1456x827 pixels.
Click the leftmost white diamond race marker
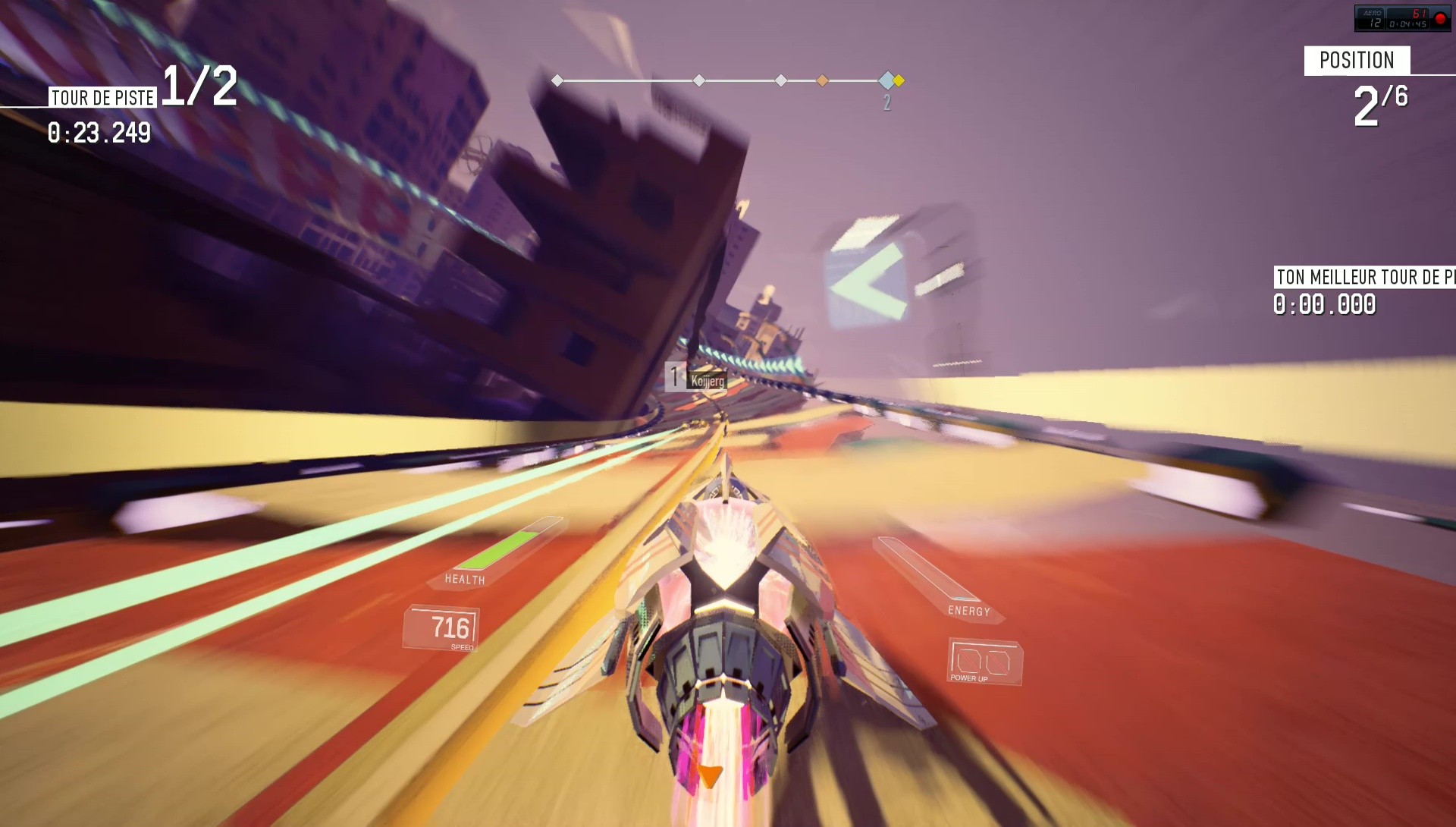click(x=557, y=79)
